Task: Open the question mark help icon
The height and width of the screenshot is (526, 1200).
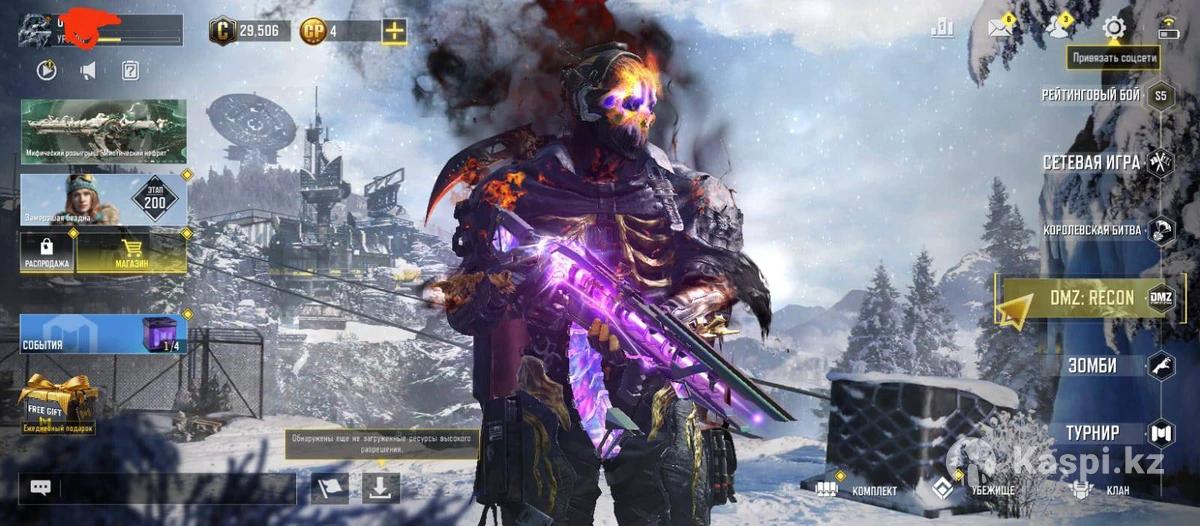Action: pyautogui.click(x=130, y=70)
